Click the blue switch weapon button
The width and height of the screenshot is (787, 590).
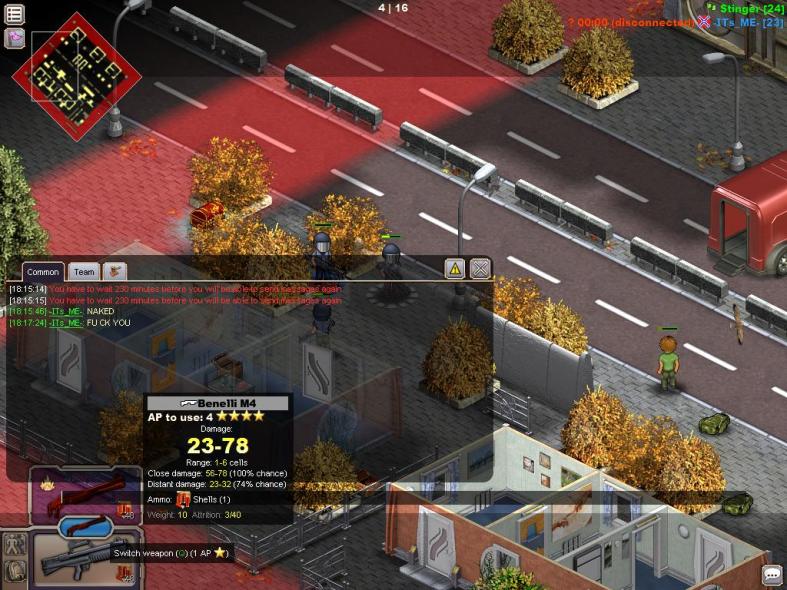click(x=85, y=527)
